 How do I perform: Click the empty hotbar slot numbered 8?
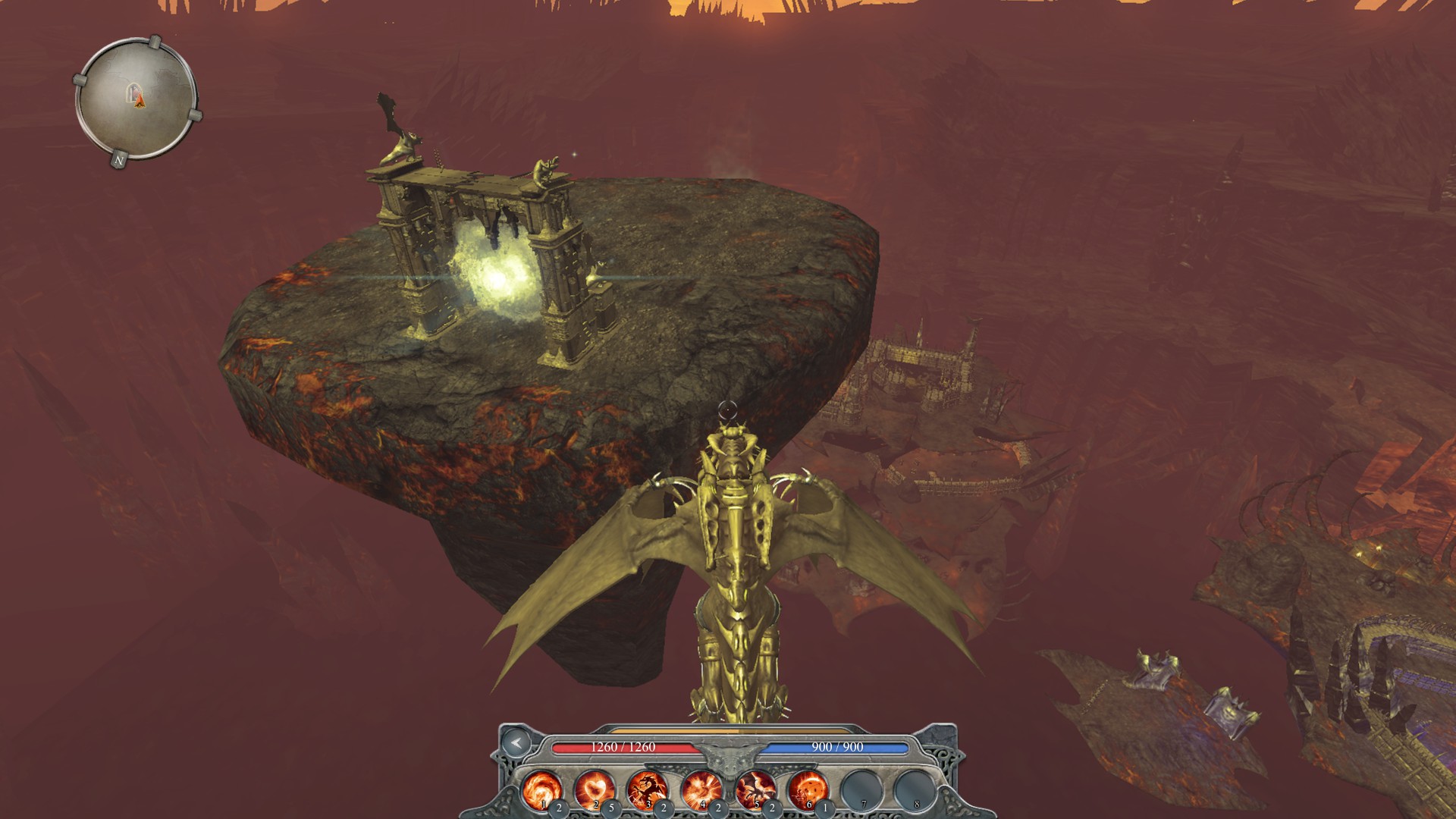tap(915, 791)
